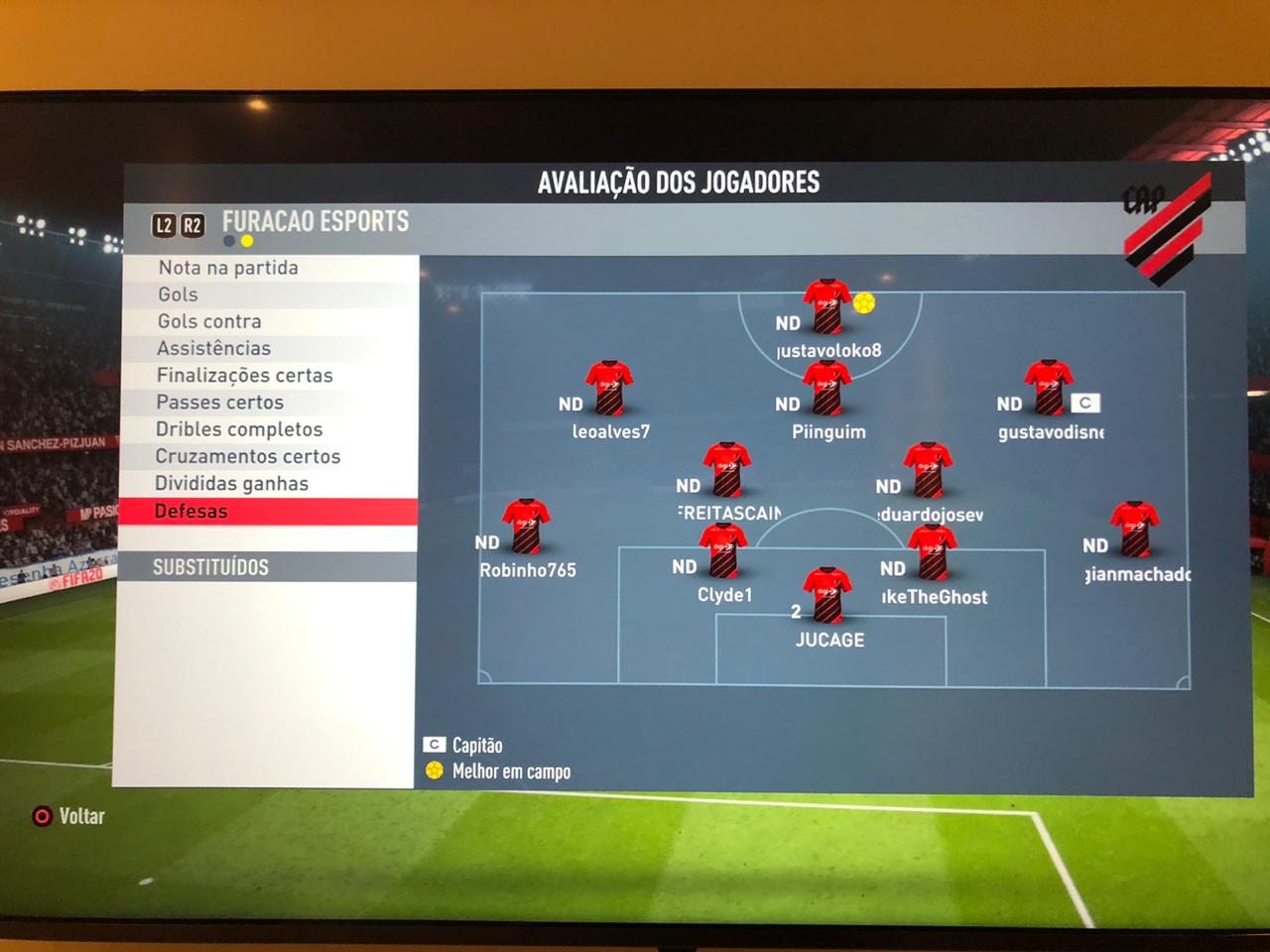This screenshot has height=952, width=1270.
Task: Pick the player Piinguim on the pitch
Action: (826, 388)
